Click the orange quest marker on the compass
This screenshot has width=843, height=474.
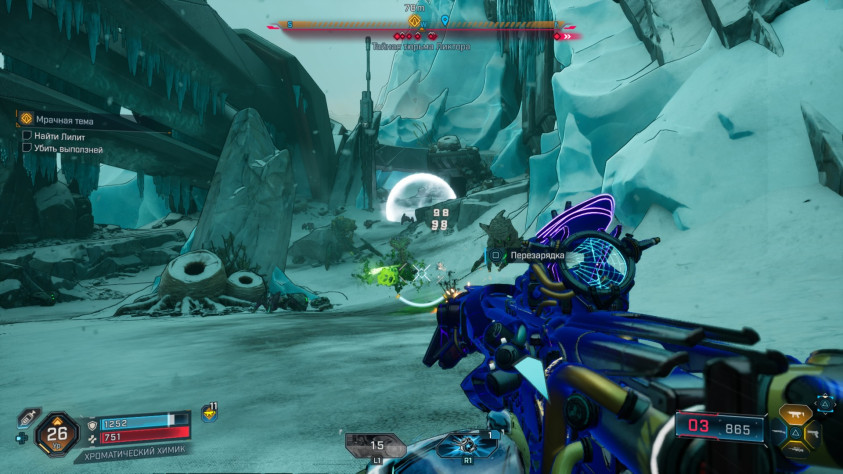[x=414, y=19]
